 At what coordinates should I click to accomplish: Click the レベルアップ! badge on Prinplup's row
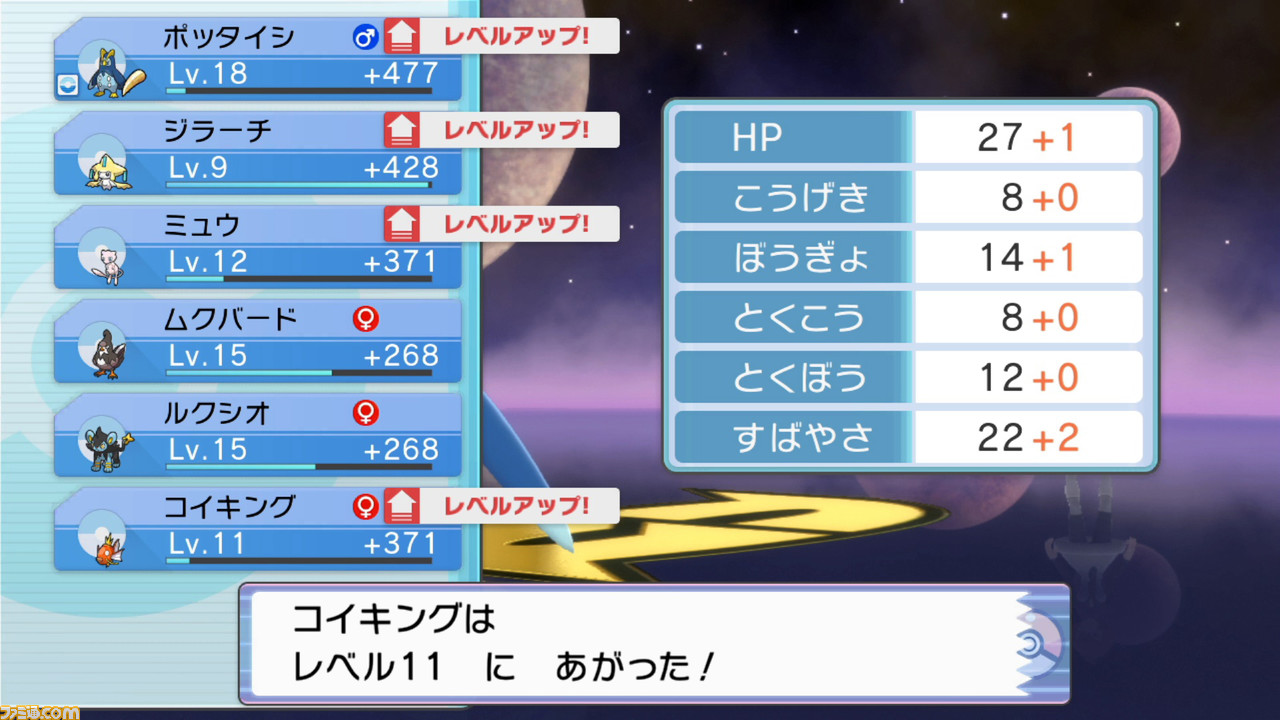(x=515, y=36)
